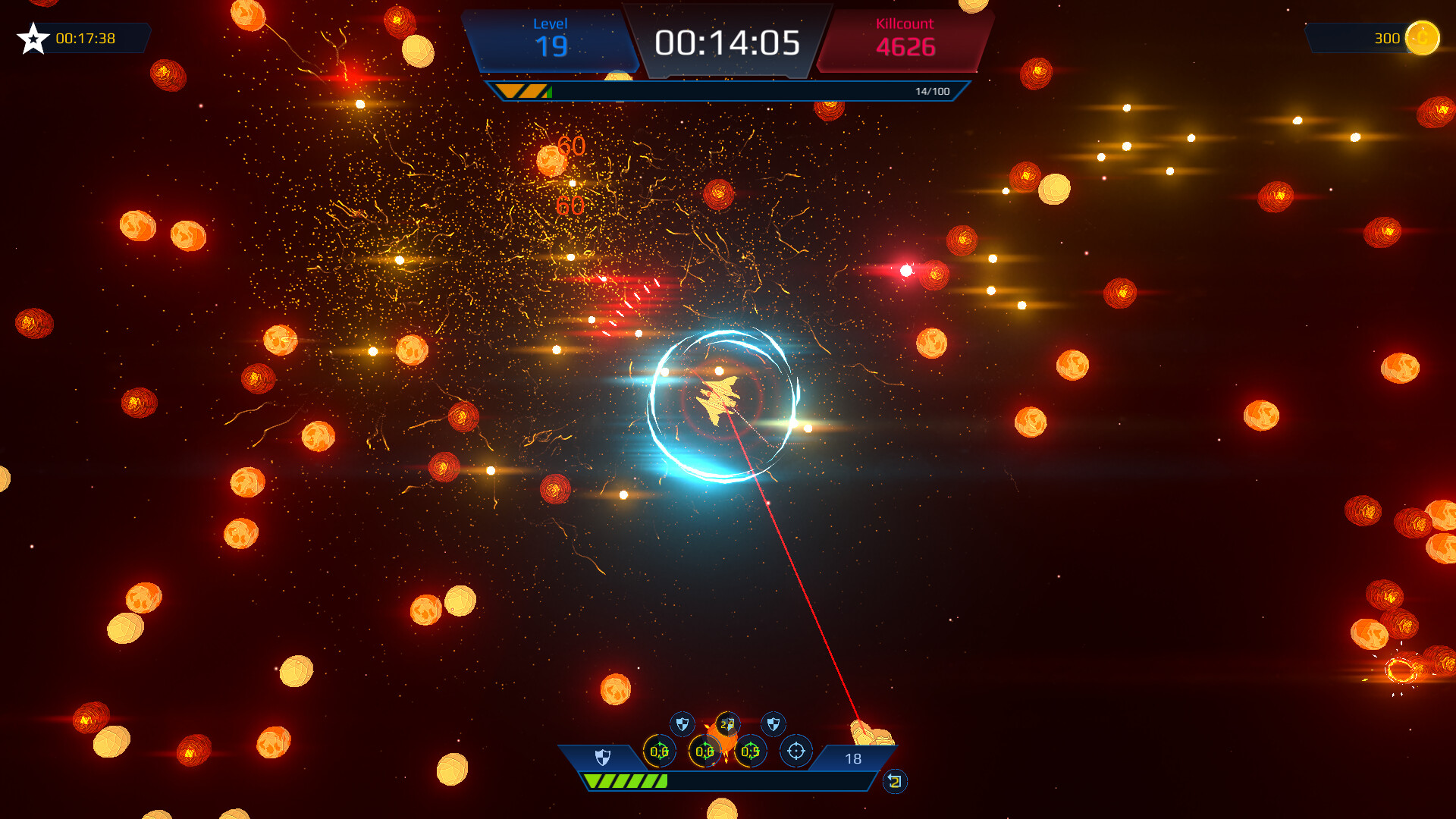Toggle the first reticle ability showing 0.6

659,752
